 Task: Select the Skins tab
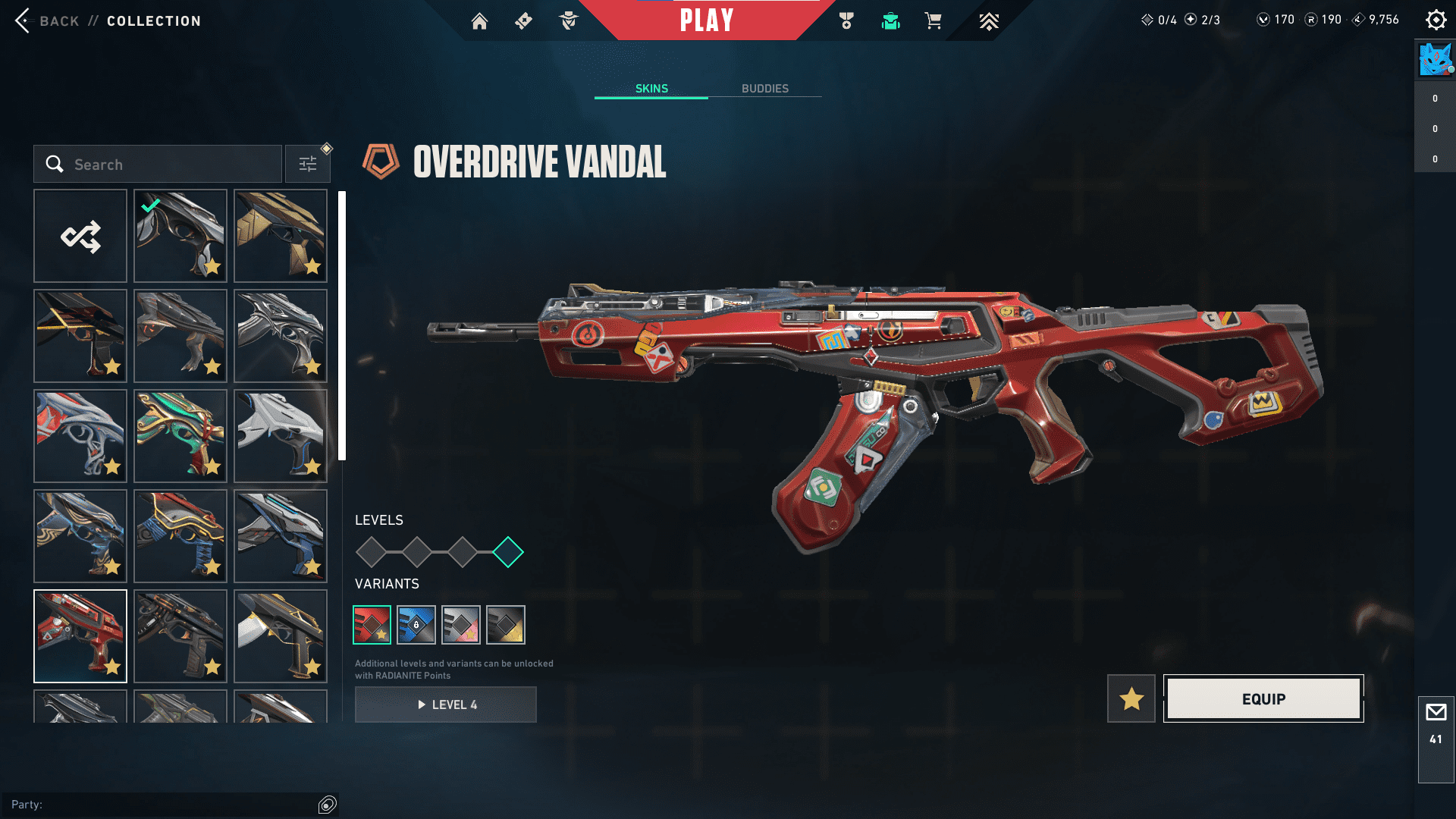(x=651, y=89)
